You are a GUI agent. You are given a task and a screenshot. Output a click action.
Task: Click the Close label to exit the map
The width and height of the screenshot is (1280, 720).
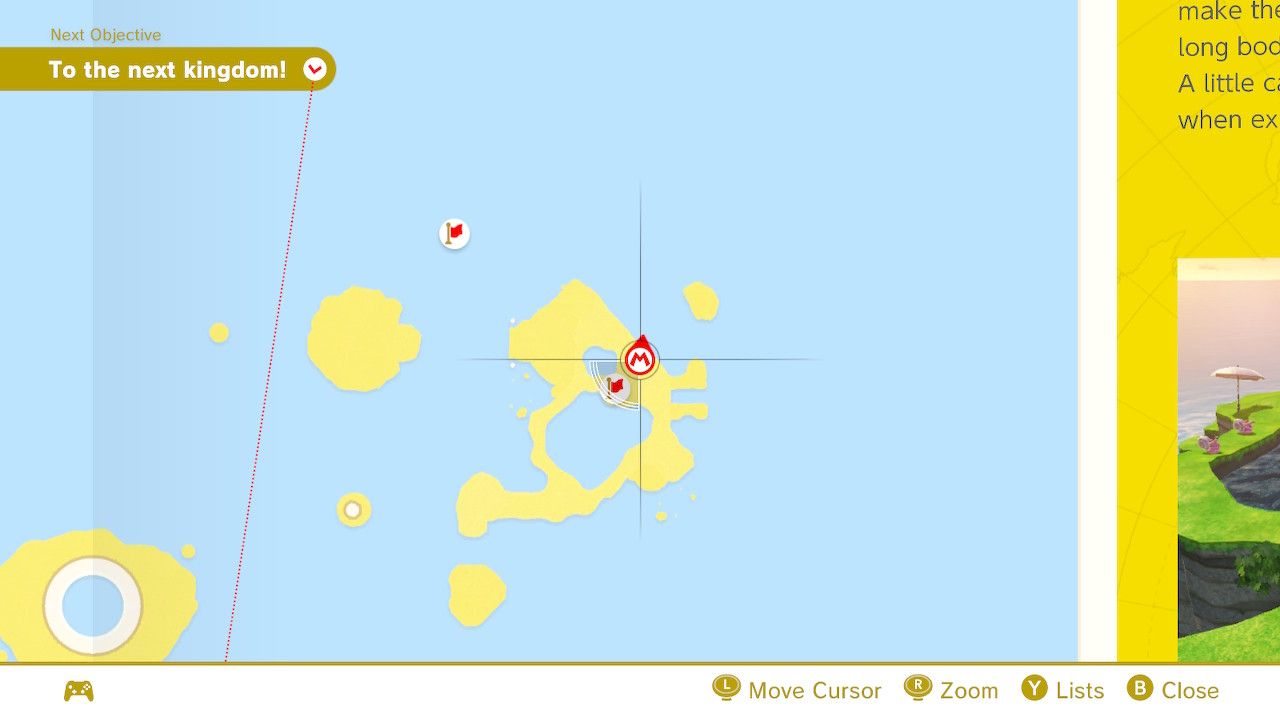tap(1190, 690)
